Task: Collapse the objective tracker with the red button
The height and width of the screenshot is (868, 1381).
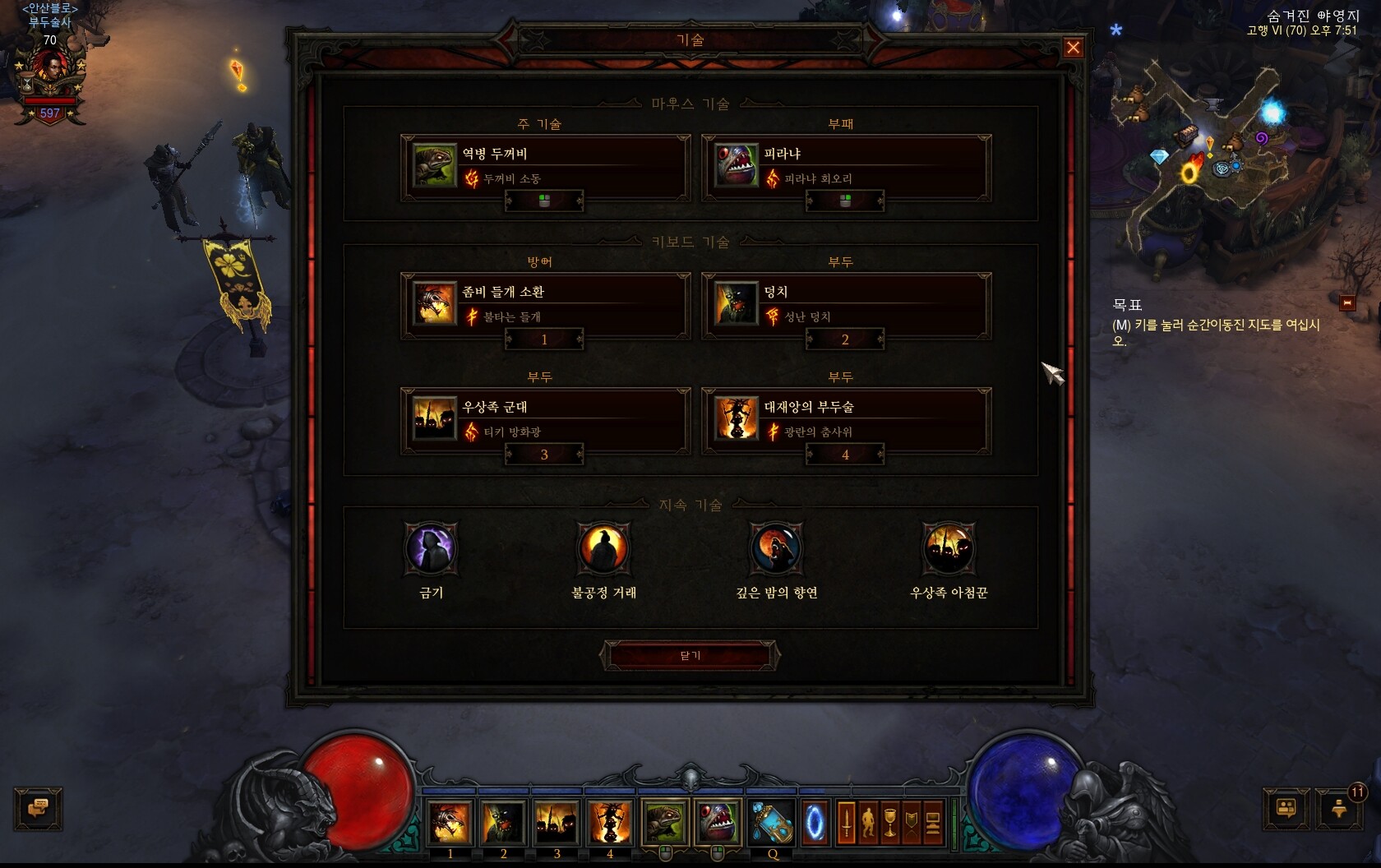Action: click(1346, 303)
